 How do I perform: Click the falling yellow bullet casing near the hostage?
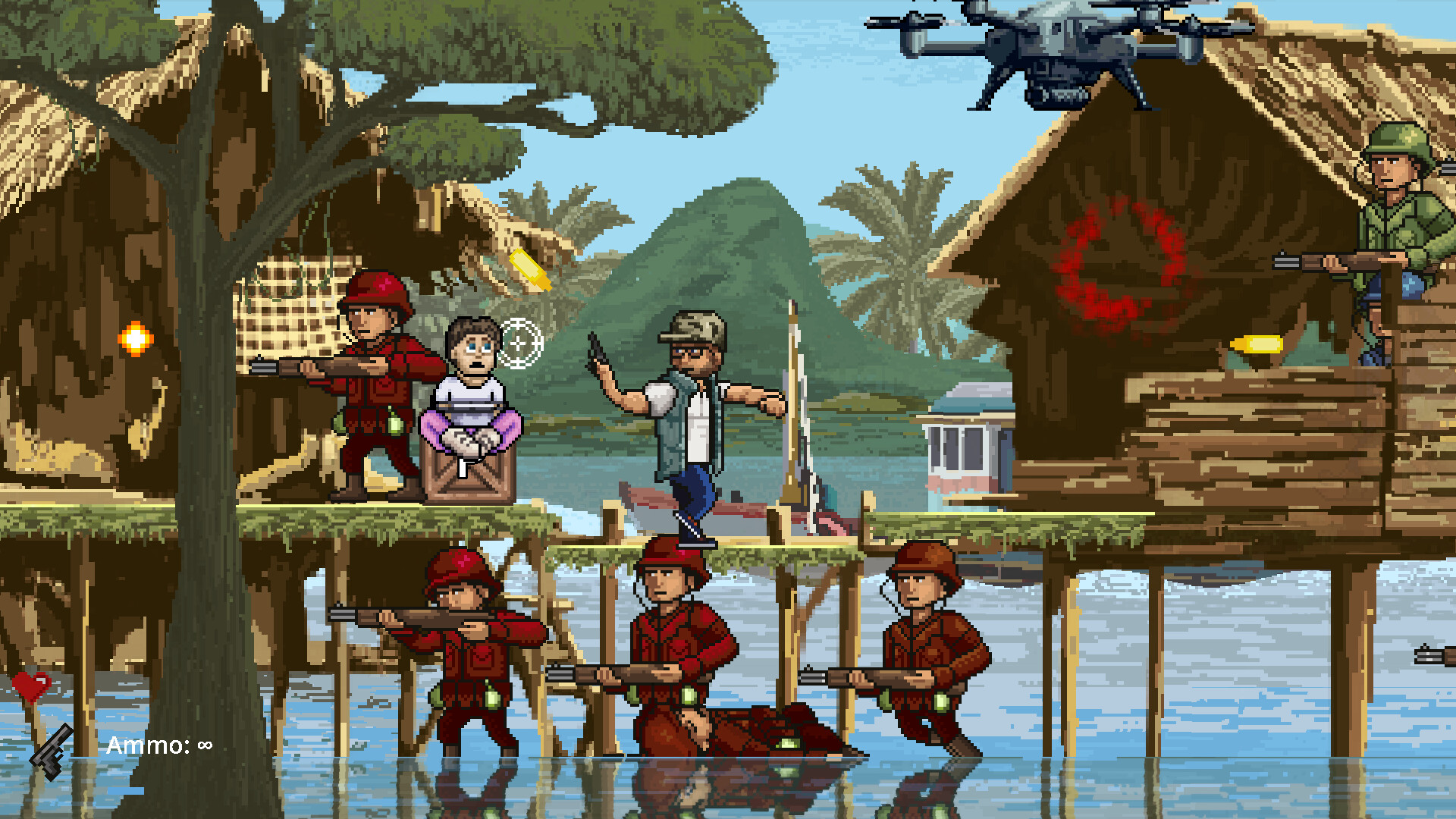[x=529, y=269]
